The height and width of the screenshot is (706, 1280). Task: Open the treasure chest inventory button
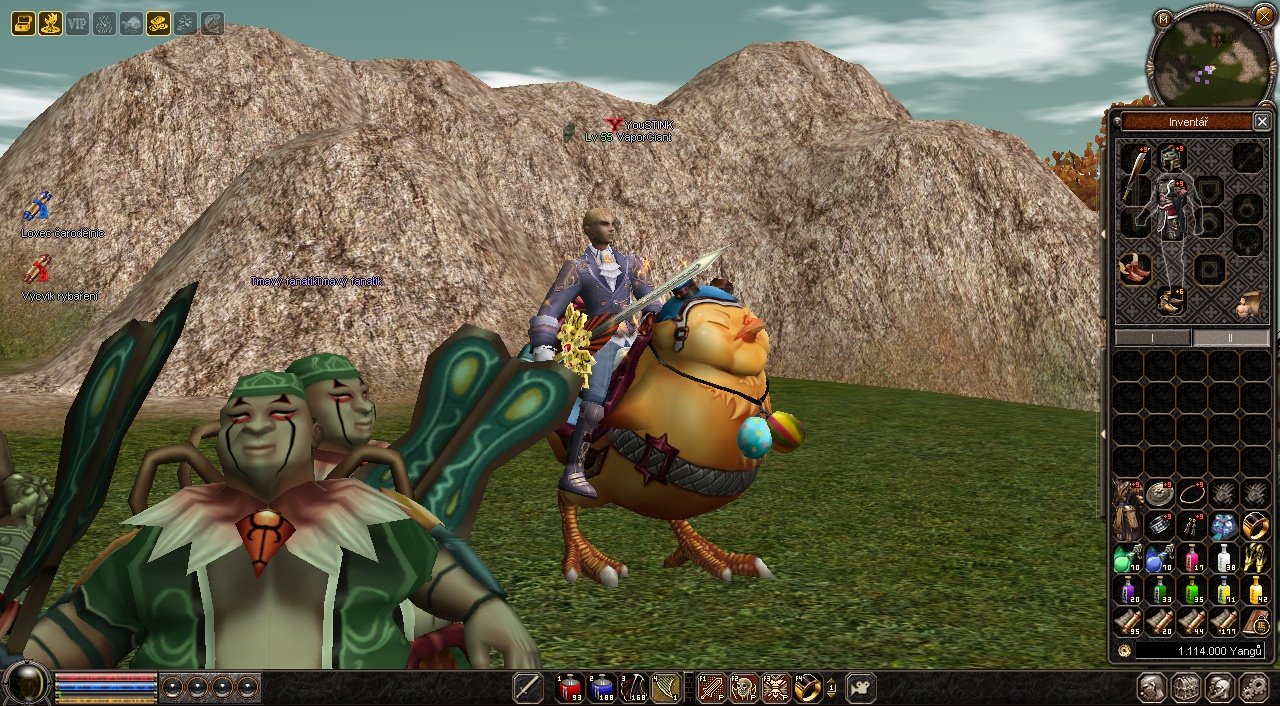coord(1186,688)
